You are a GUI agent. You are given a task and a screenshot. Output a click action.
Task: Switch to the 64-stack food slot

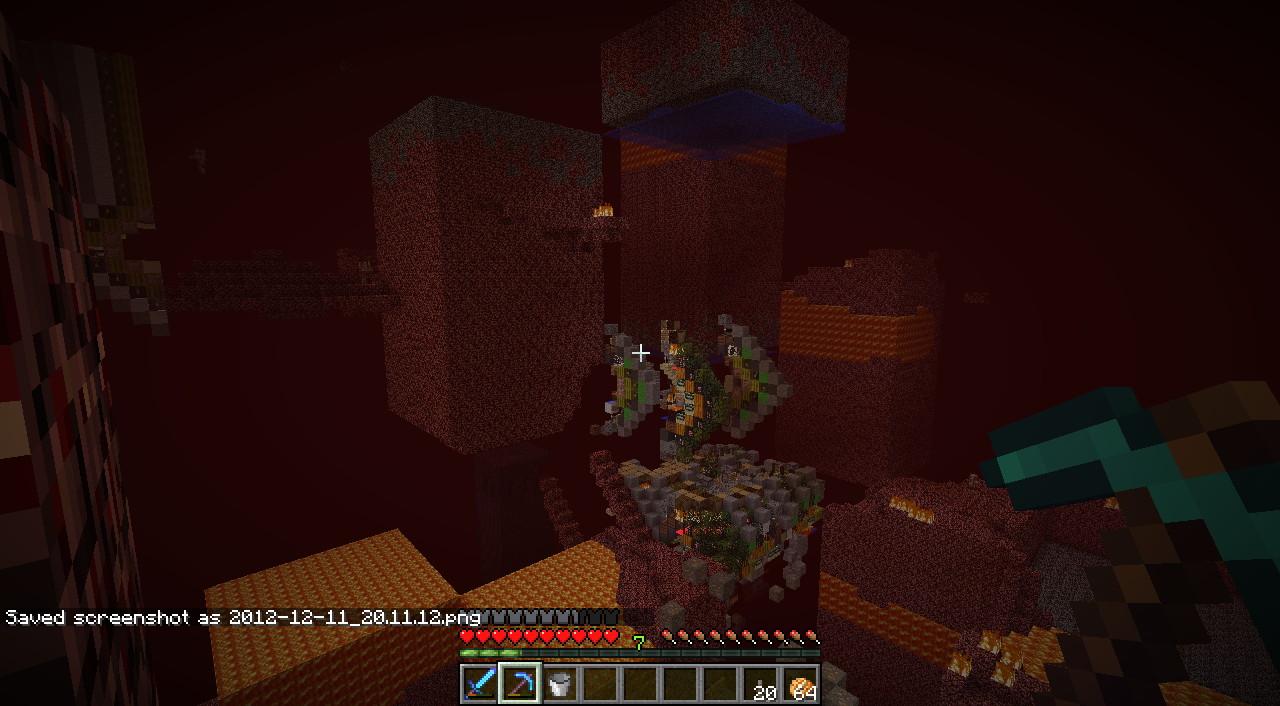[800, 684]
